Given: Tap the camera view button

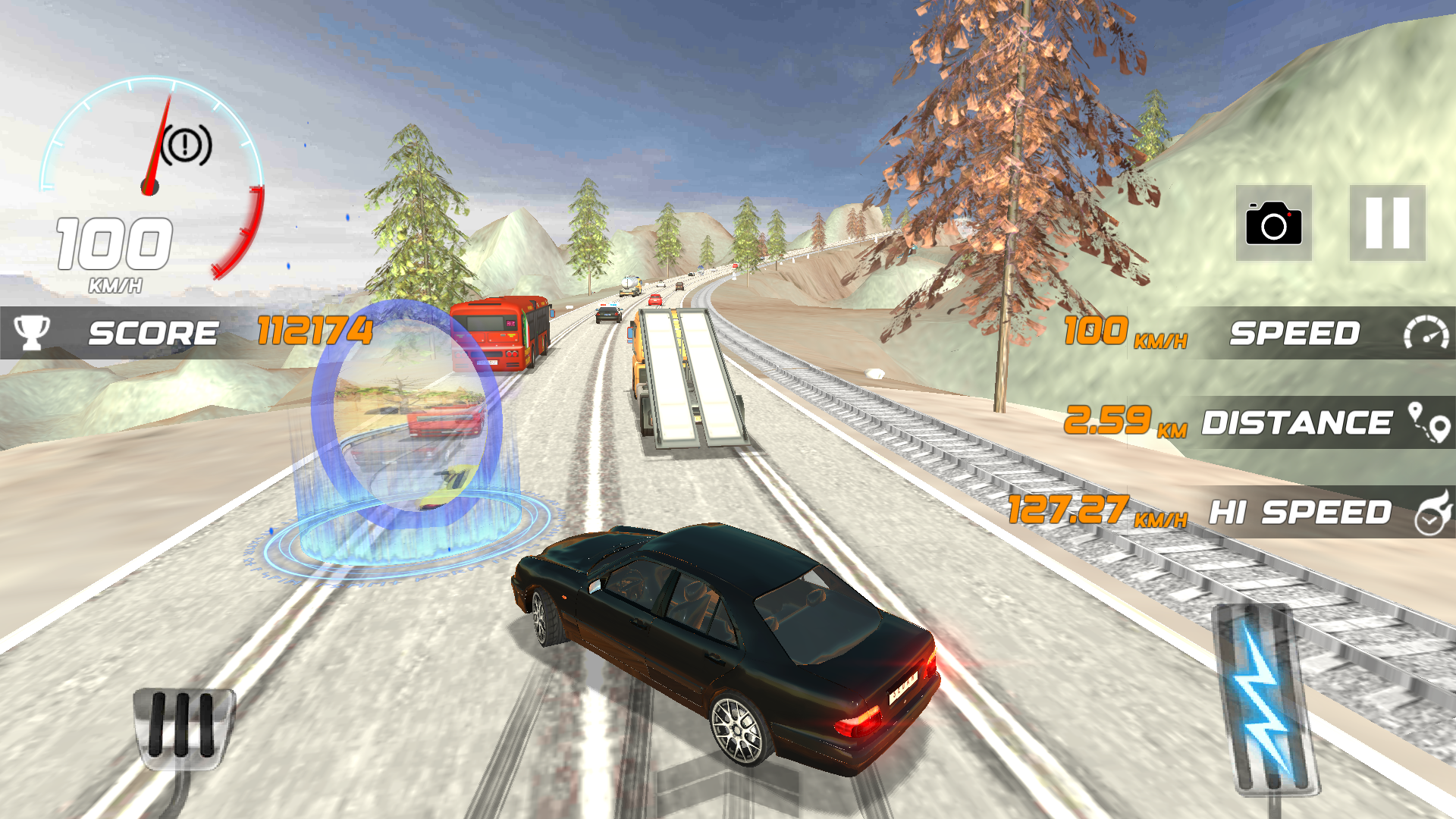Looking at the screenshot, I should (x=1273, y=223).
